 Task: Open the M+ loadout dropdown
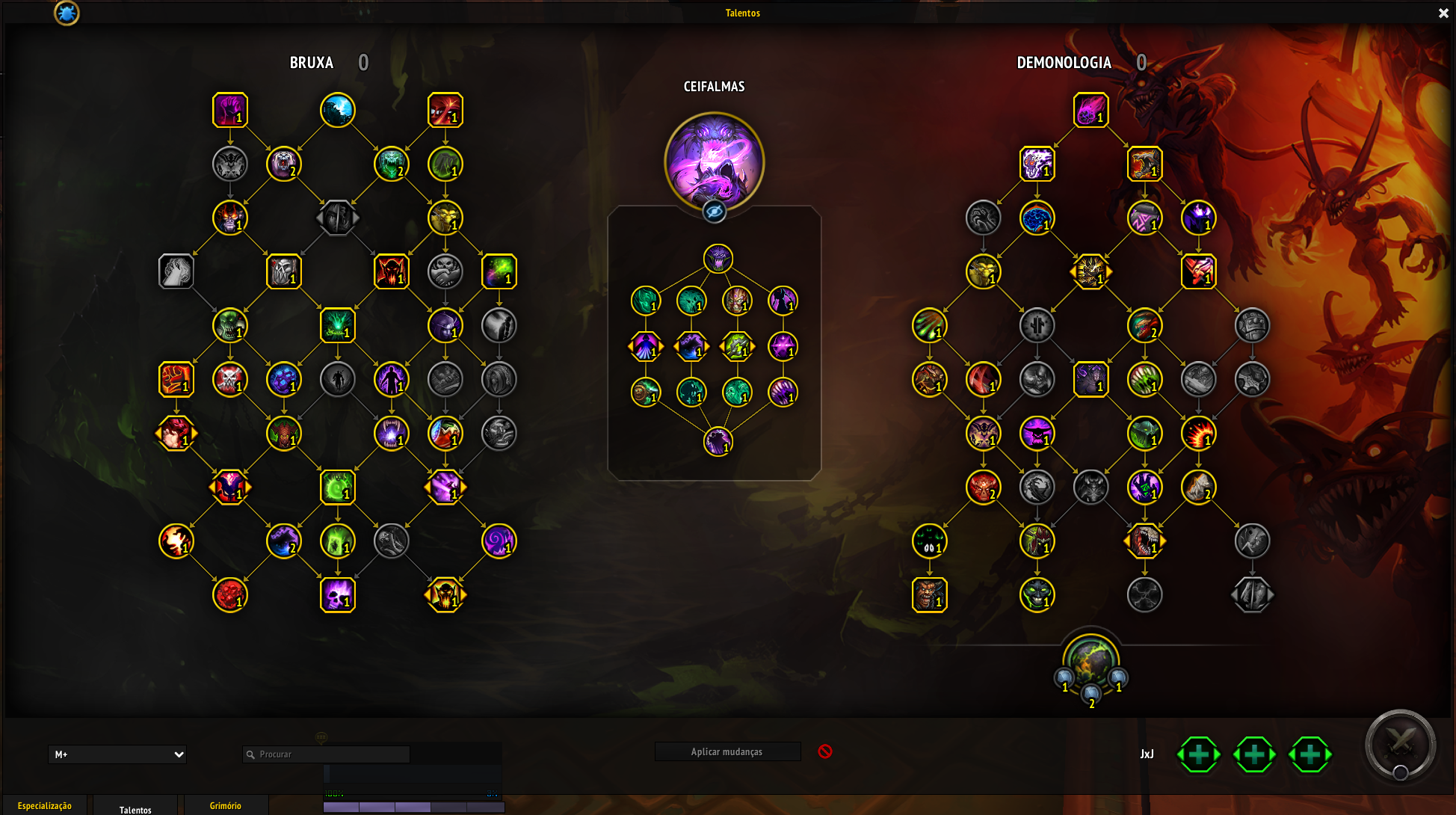click(x=117, y=754)
